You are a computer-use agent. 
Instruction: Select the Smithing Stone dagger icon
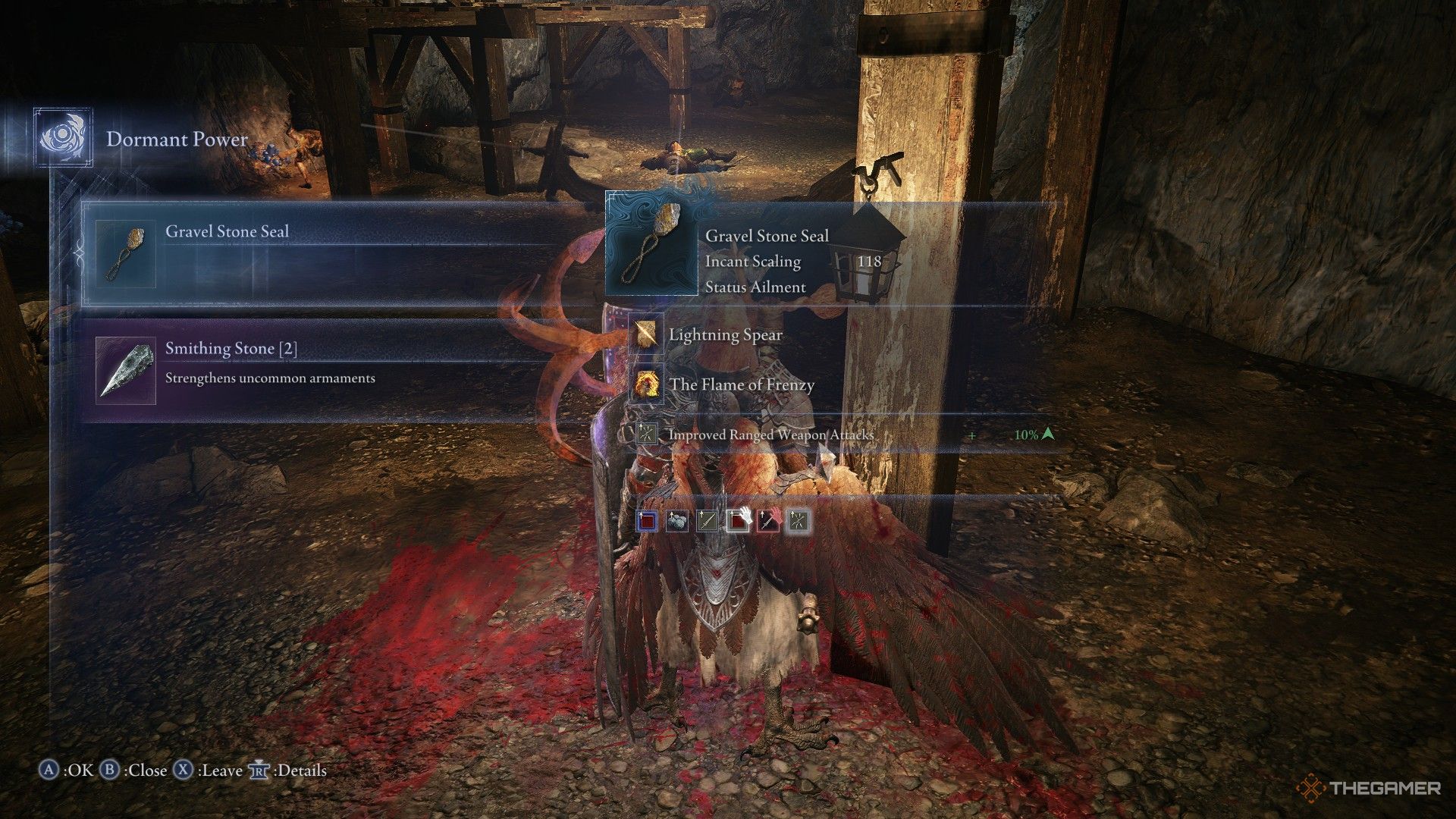tap(125, 372)
